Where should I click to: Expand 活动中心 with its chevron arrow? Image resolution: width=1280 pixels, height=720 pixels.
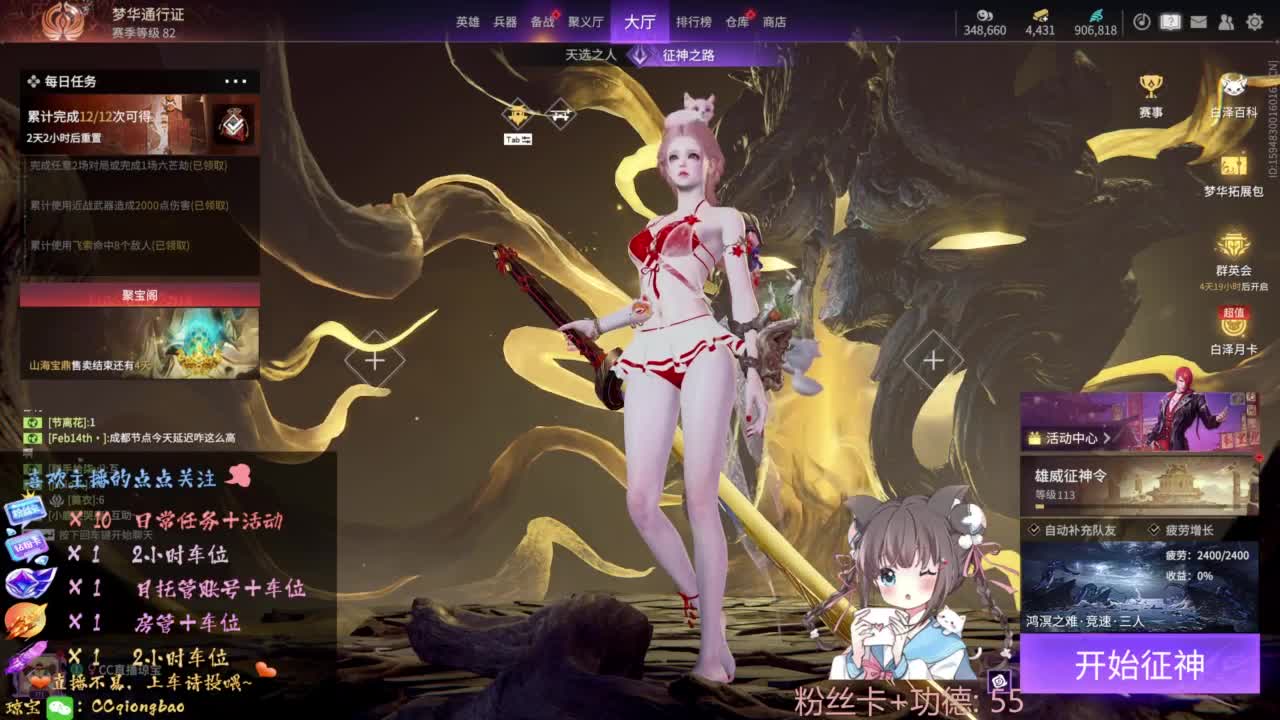click(1109, 437)
